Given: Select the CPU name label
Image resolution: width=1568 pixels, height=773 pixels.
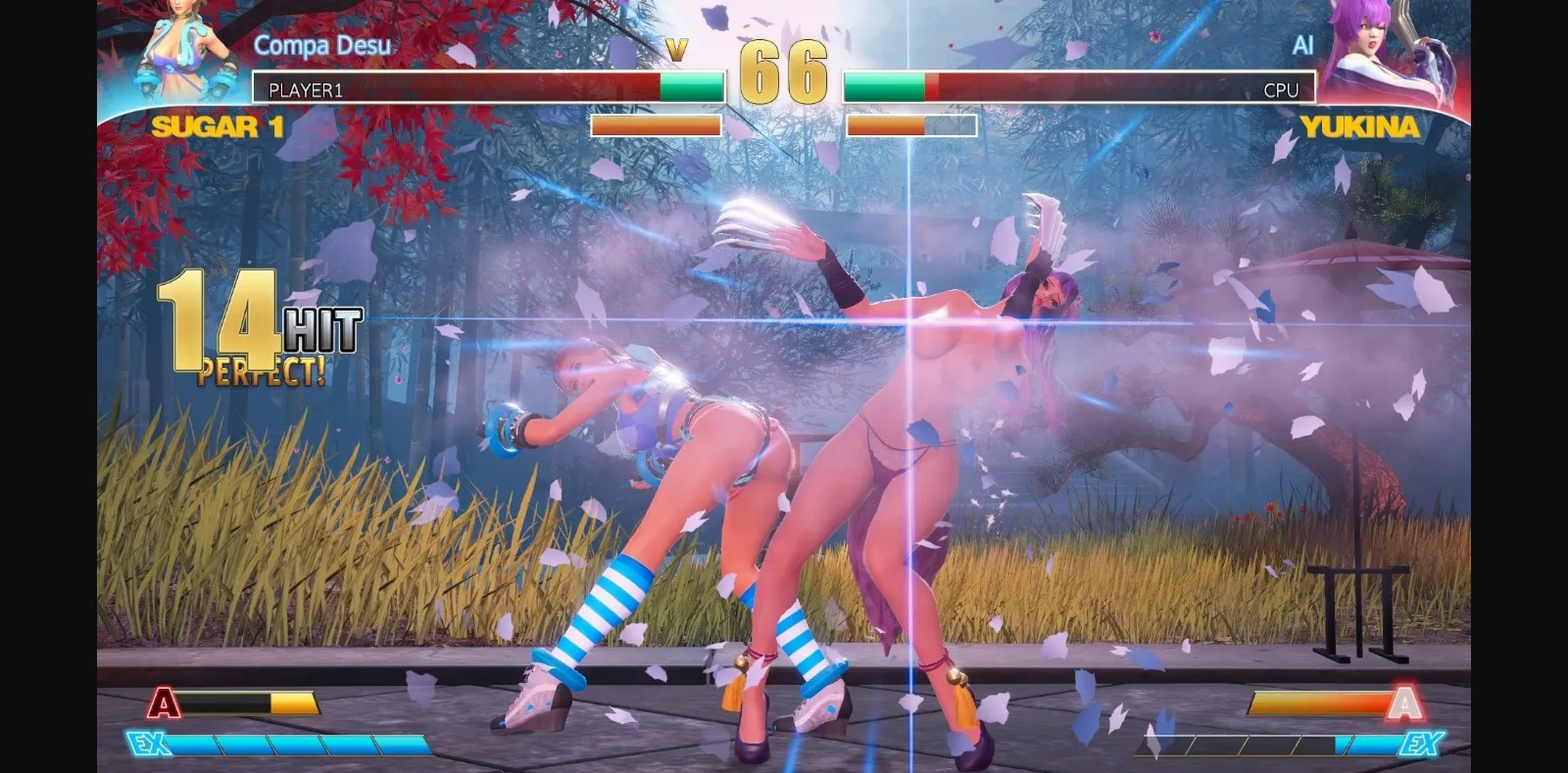Looking at the screenshot, I should pos(1281,89).
